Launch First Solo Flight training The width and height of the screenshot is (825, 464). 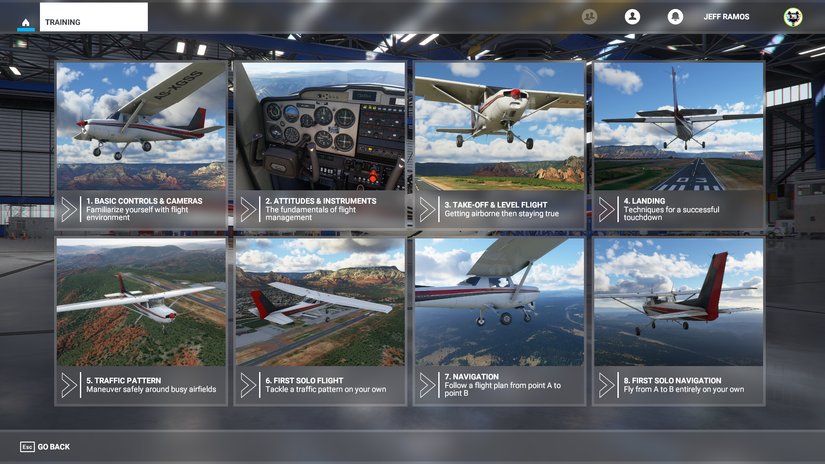tap(320, 321)
